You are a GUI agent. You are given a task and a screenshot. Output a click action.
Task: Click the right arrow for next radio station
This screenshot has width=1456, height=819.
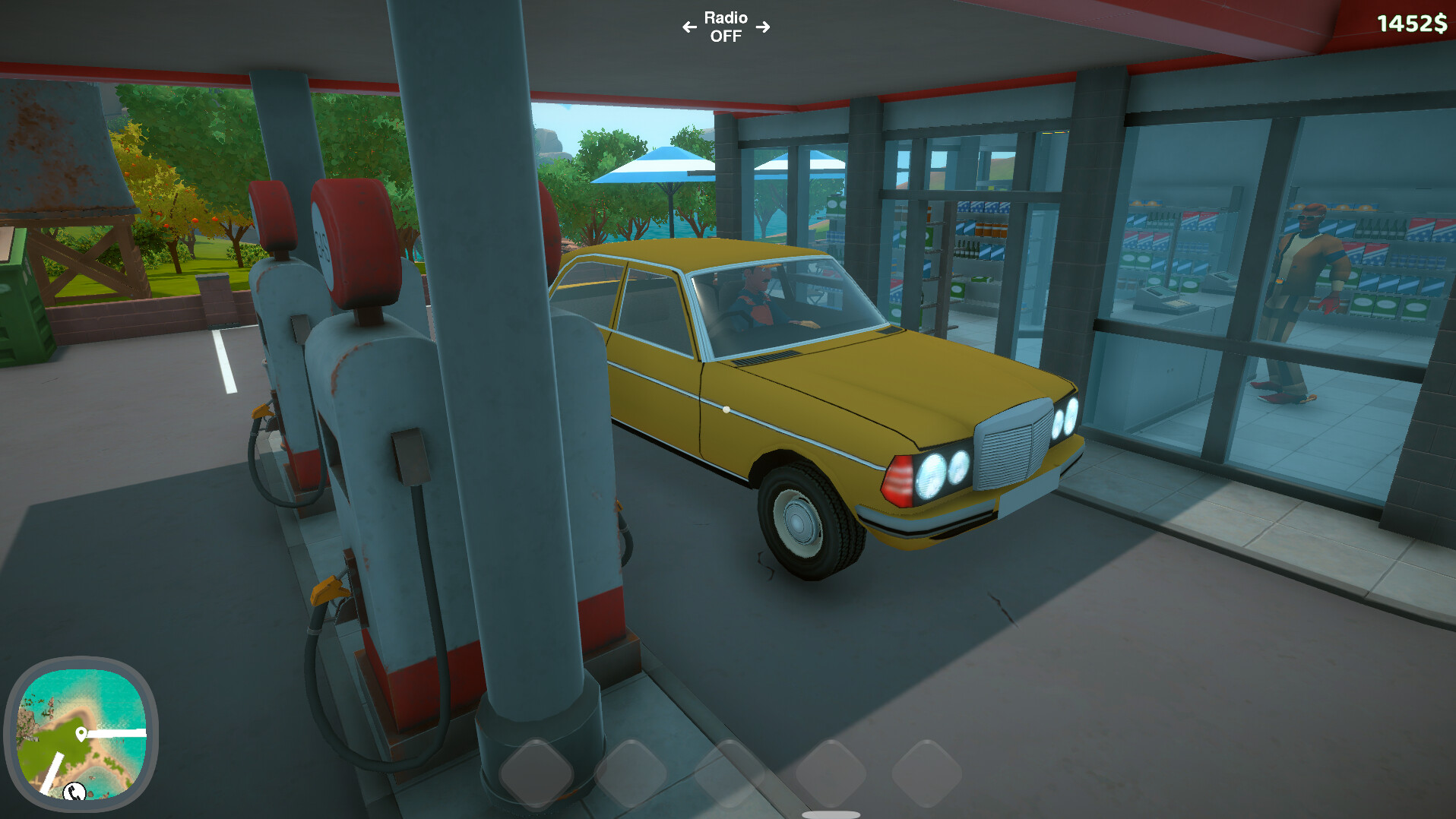pyautogui.click(x=764, y=27)
